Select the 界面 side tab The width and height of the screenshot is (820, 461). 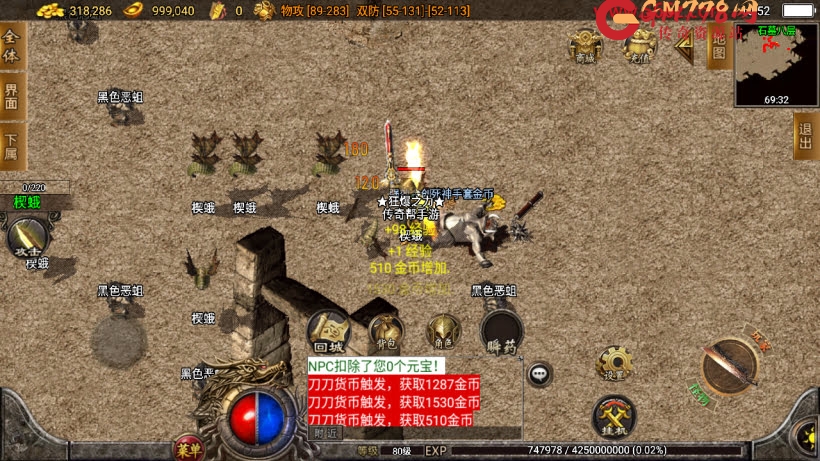(x=12, y=97)
